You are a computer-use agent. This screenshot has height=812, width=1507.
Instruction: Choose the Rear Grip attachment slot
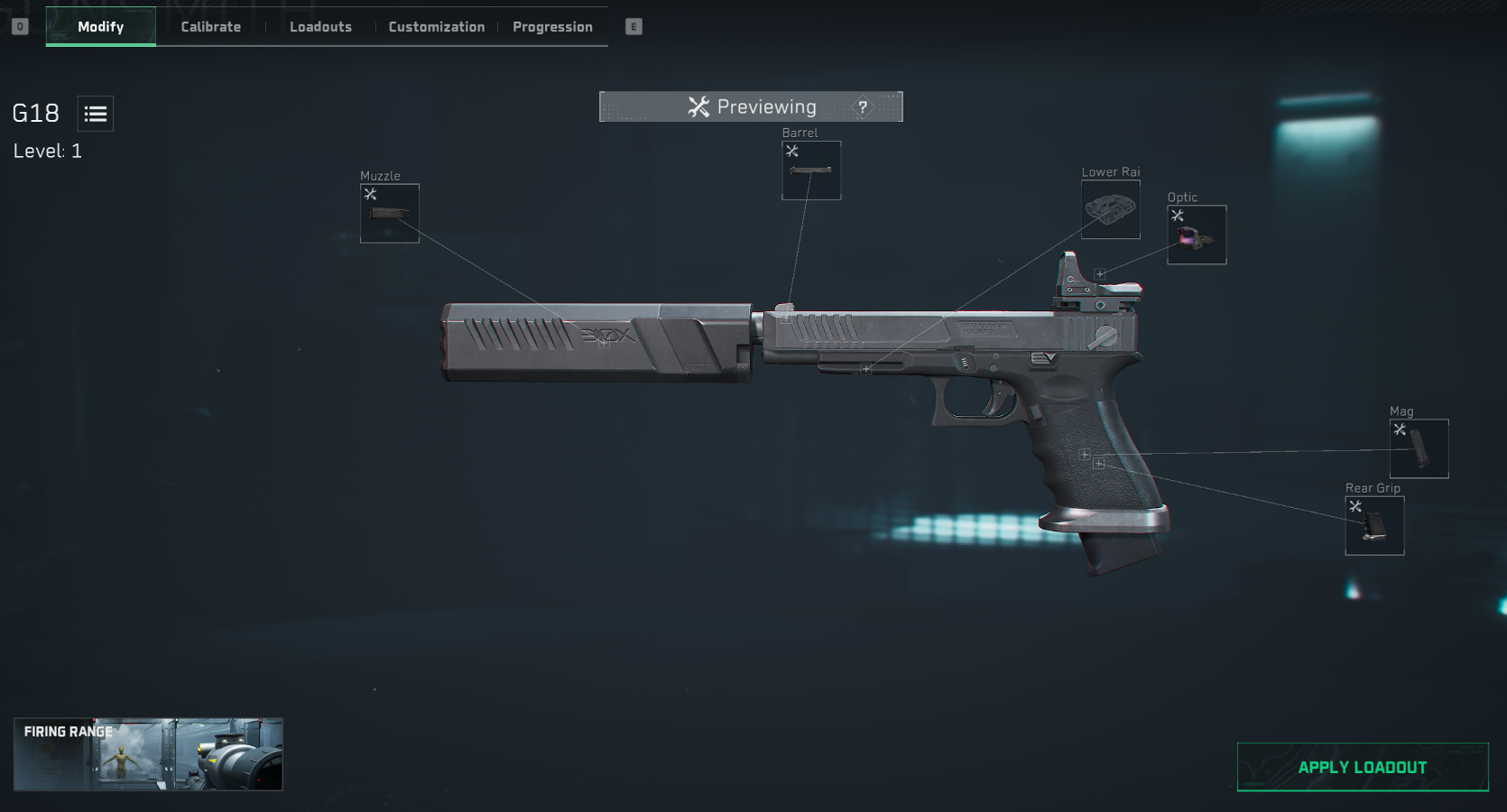point(1374,526)
